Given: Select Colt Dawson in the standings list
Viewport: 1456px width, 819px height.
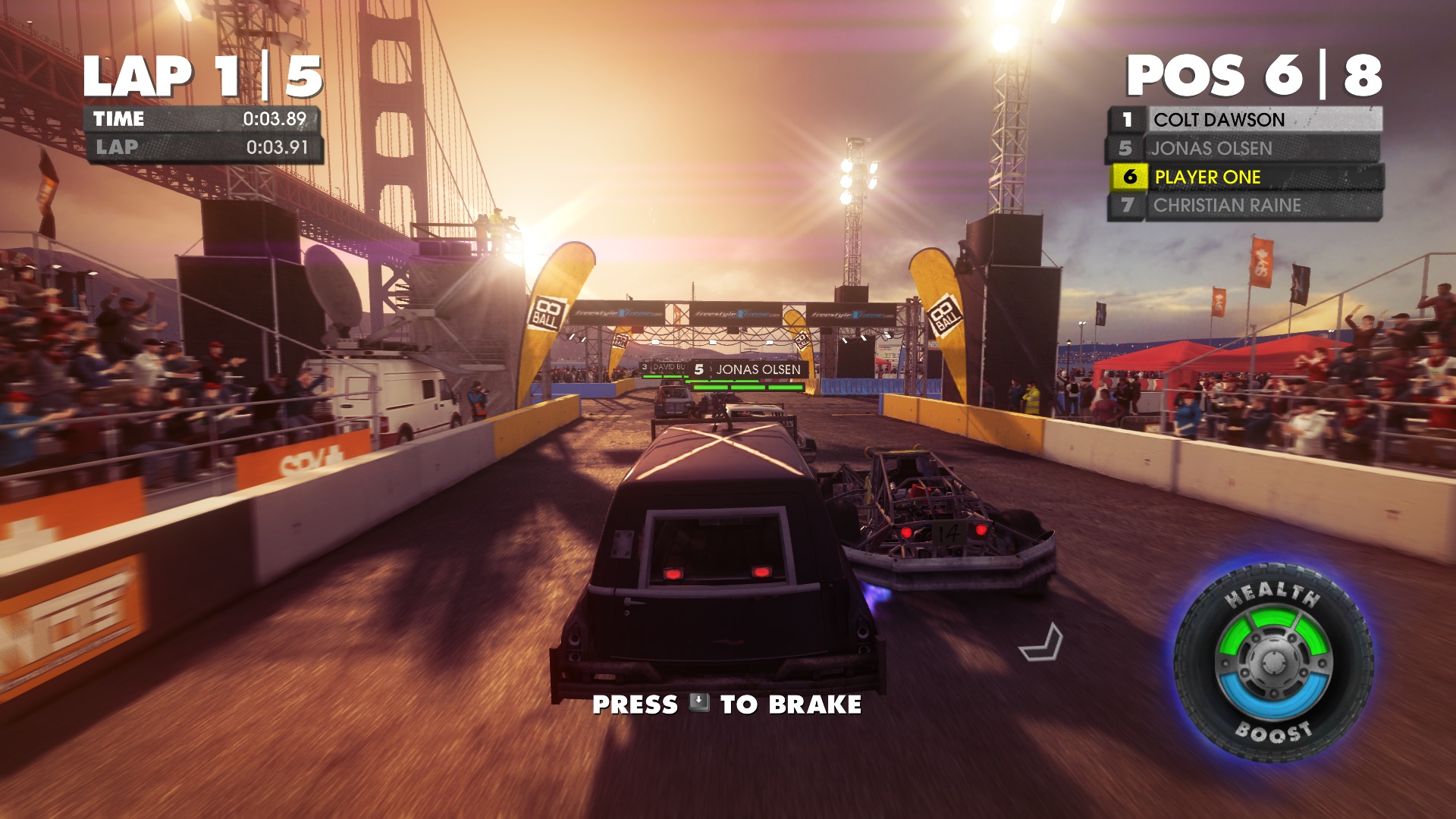Looking at the screenshot, I should pos(1245,120).
